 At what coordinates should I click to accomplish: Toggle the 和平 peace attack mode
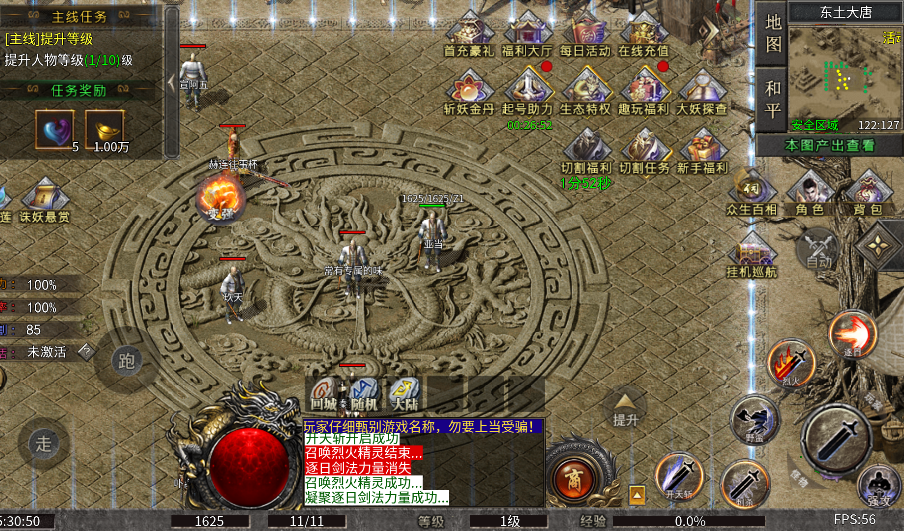click(x=773, y=98)
